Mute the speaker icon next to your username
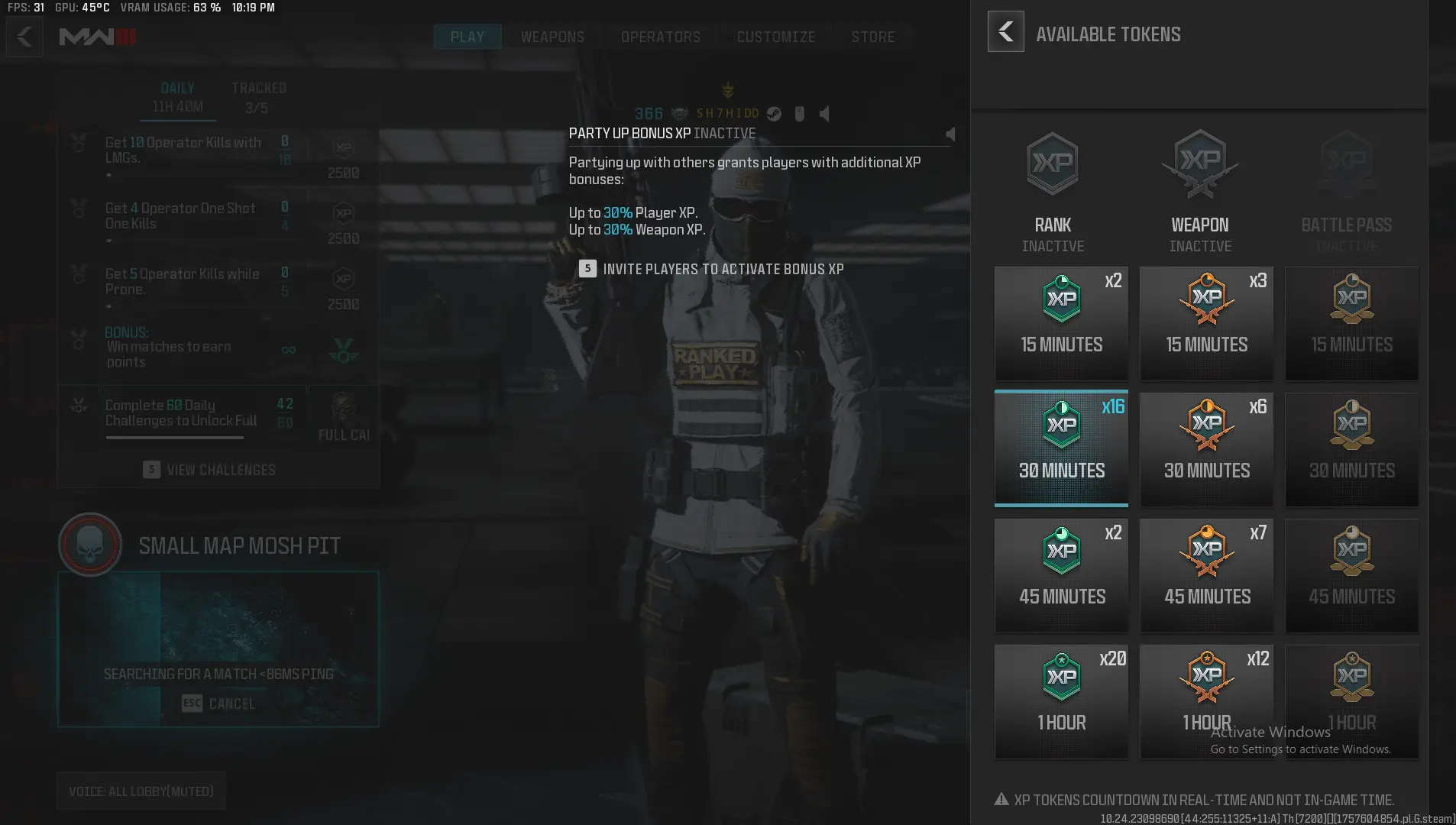Image resolution: width=1456 pixels, height=825 pixels. tap(823, 114)
